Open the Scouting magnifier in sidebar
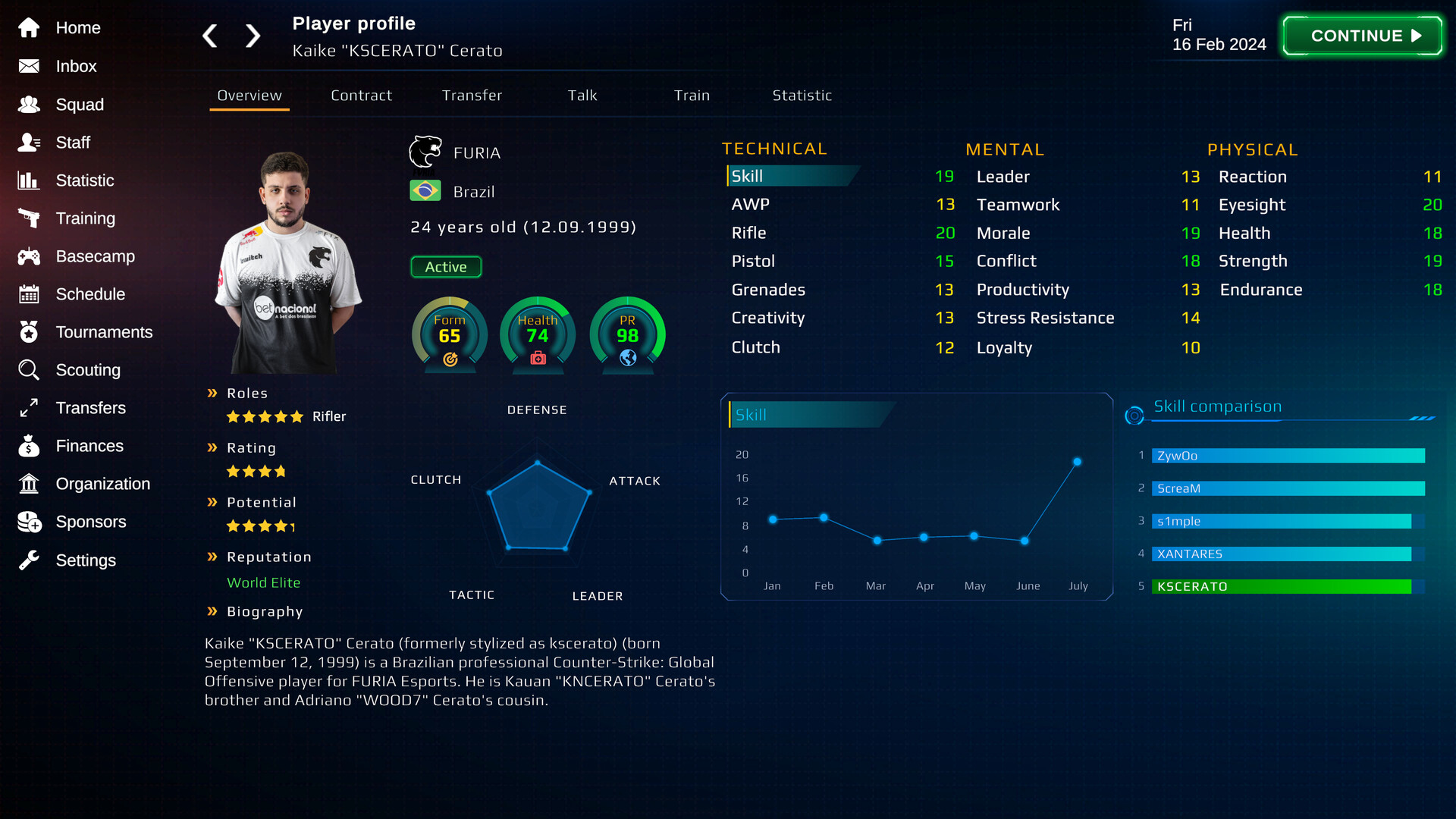The image size is (1456, 819). pos(29,370)
